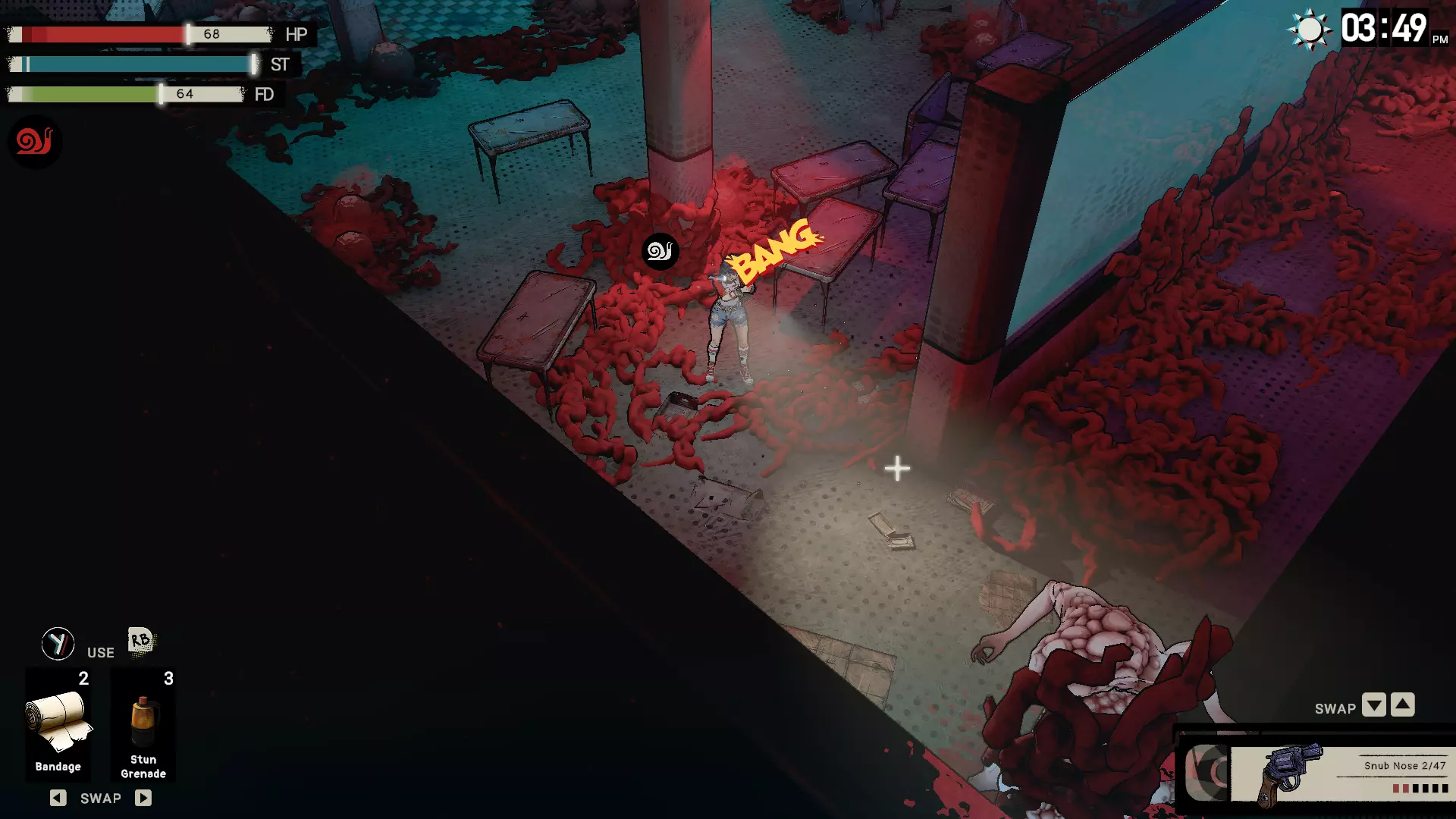Select the Bandage item slot

(58, 724)
